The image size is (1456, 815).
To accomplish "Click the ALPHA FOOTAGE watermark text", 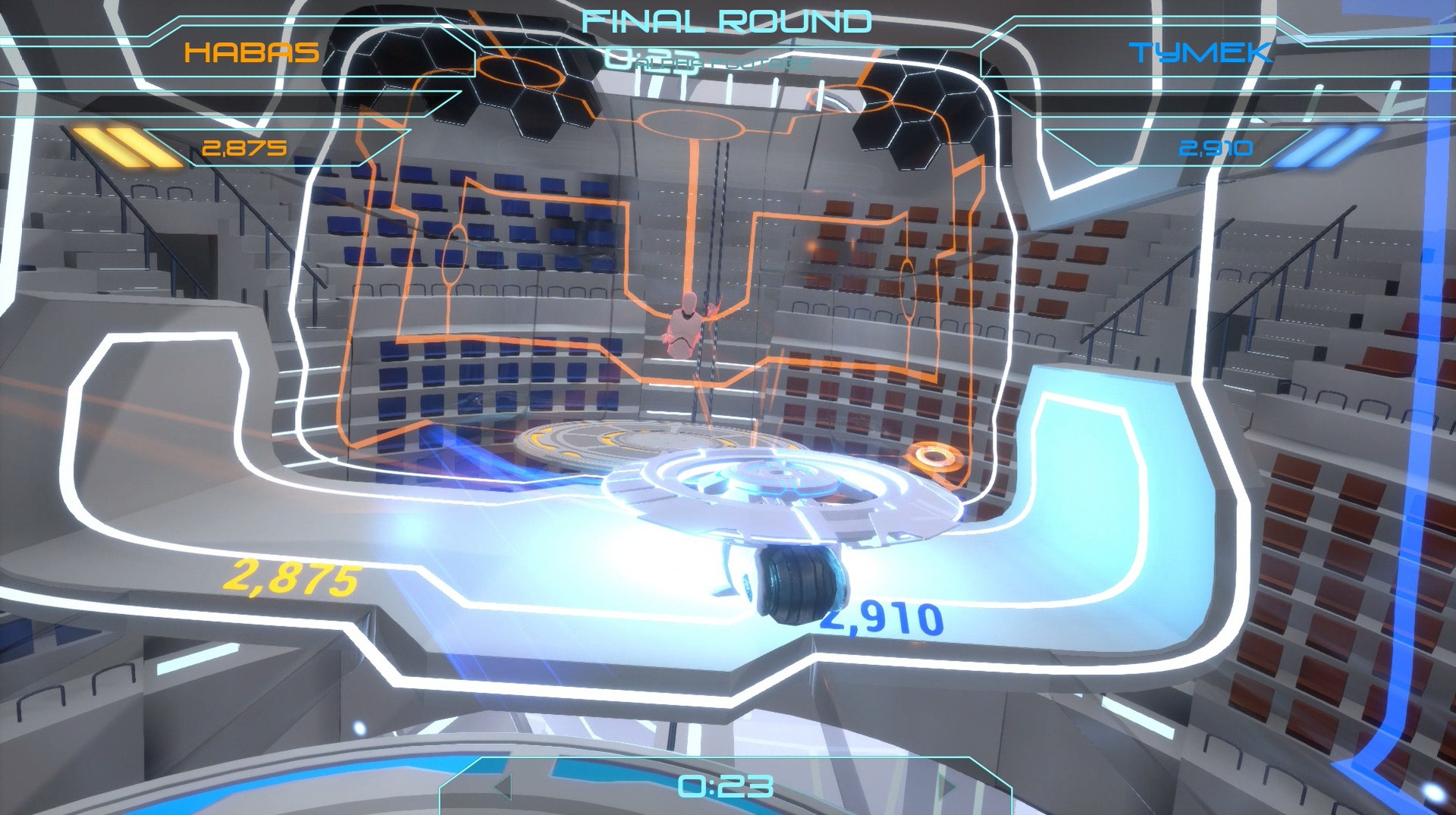I will pyautogui.click(x=724, y=62).
